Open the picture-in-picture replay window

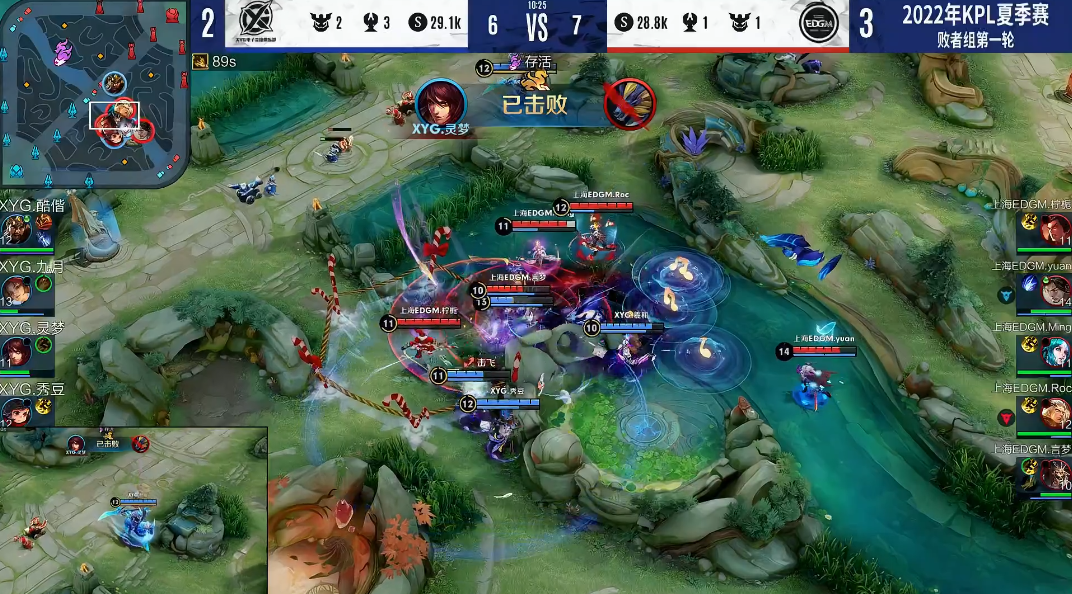point(134,510)
